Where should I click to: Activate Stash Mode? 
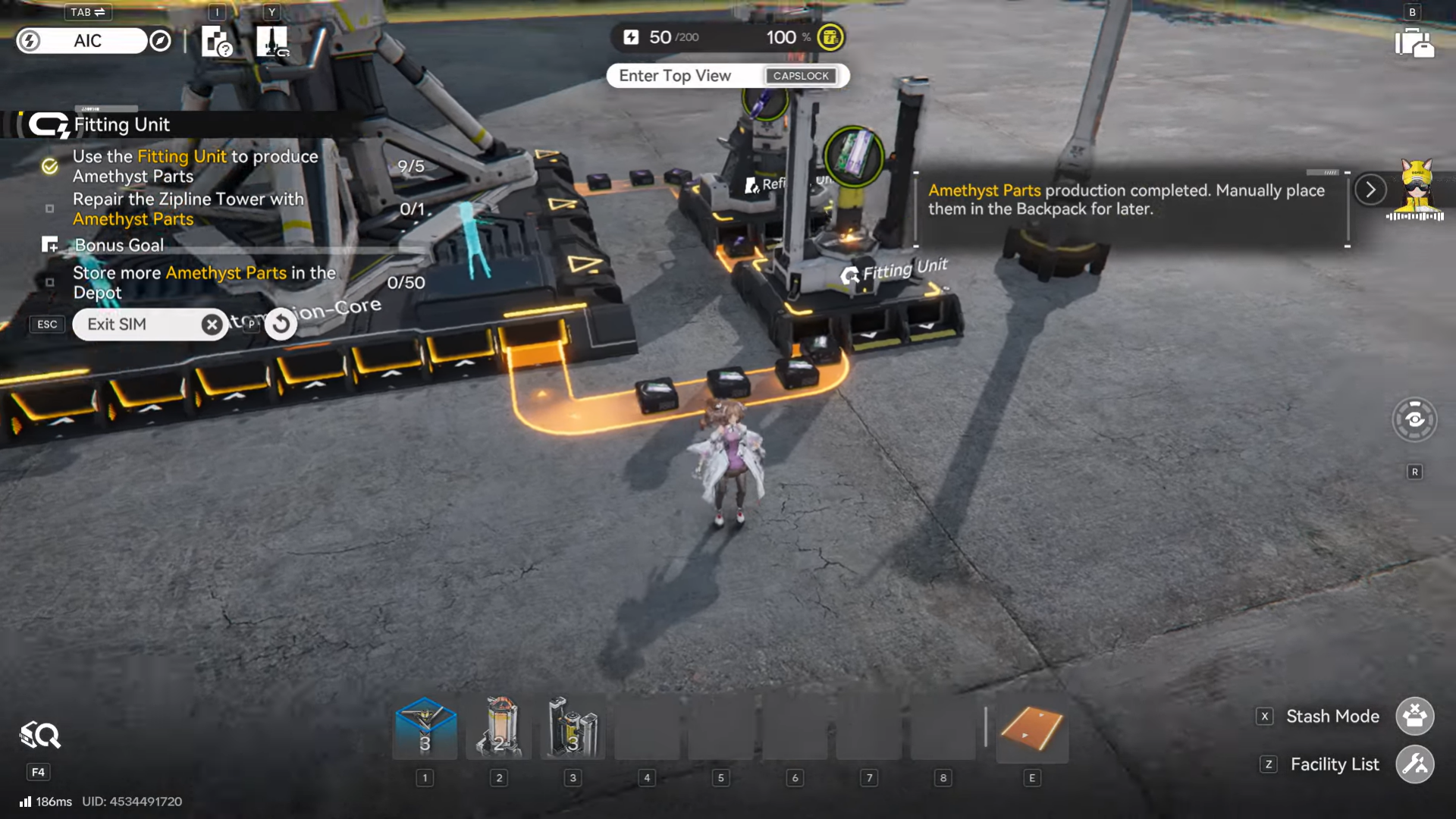[1414, 716]
